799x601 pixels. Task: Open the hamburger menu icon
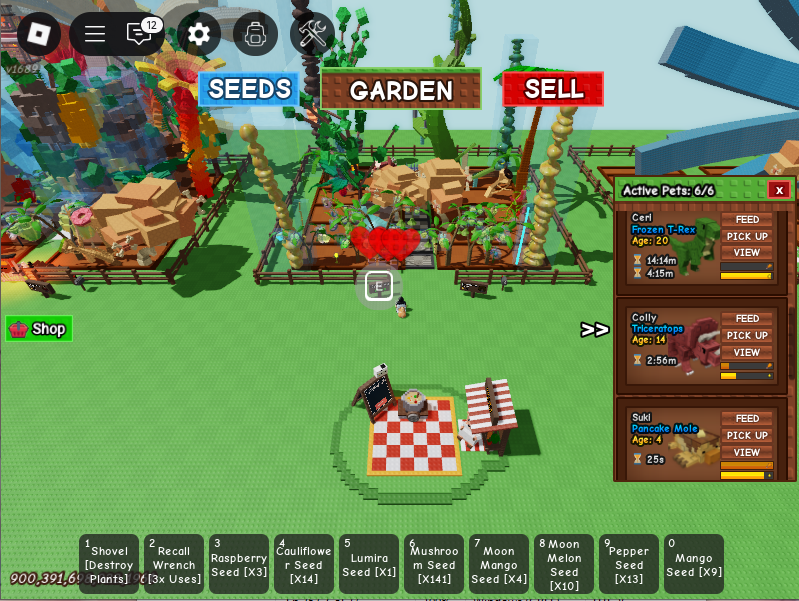coord(95,34)
